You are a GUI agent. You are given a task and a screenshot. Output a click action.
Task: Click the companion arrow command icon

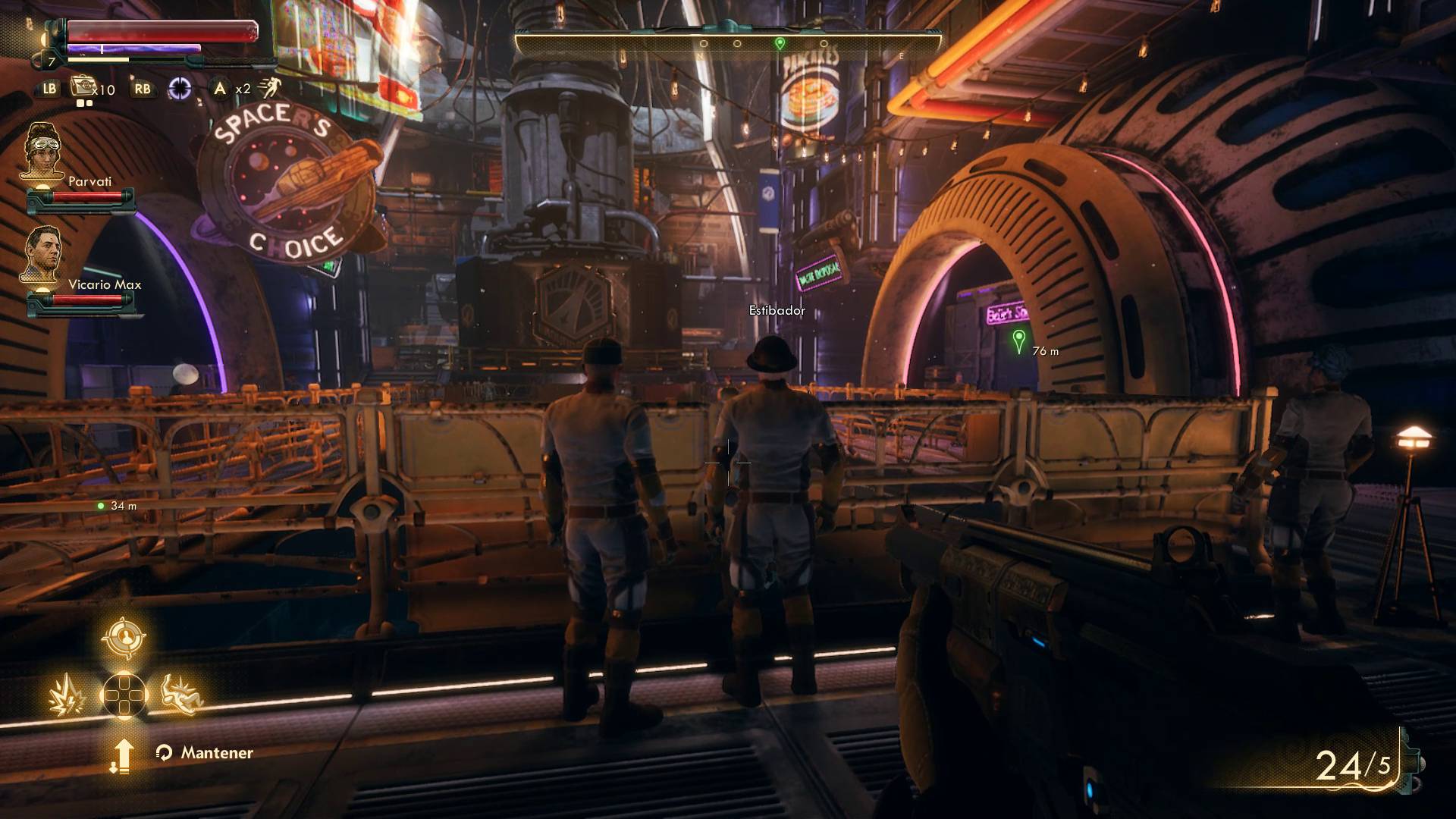[x=123, y=755]
